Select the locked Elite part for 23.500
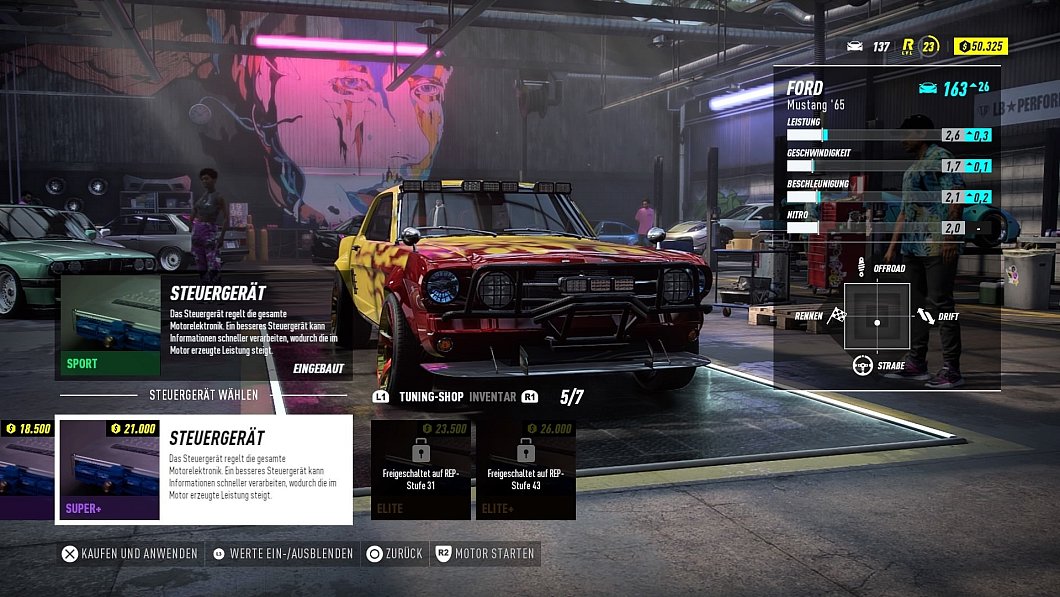This screenshot has height=597, width=1060. click(x=421, y=470)
